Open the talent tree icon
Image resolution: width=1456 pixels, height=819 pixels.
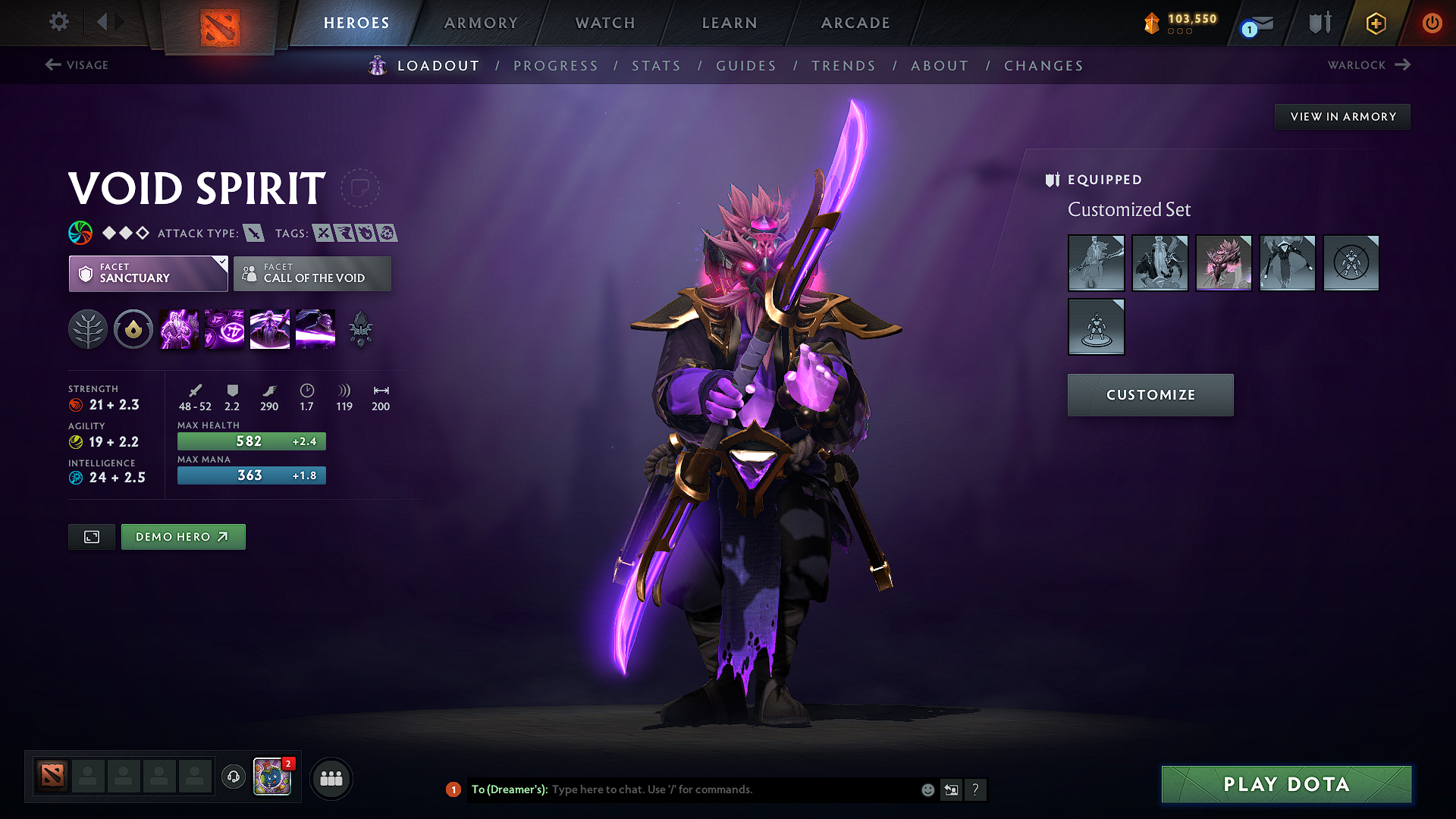[x=88, y=328]
